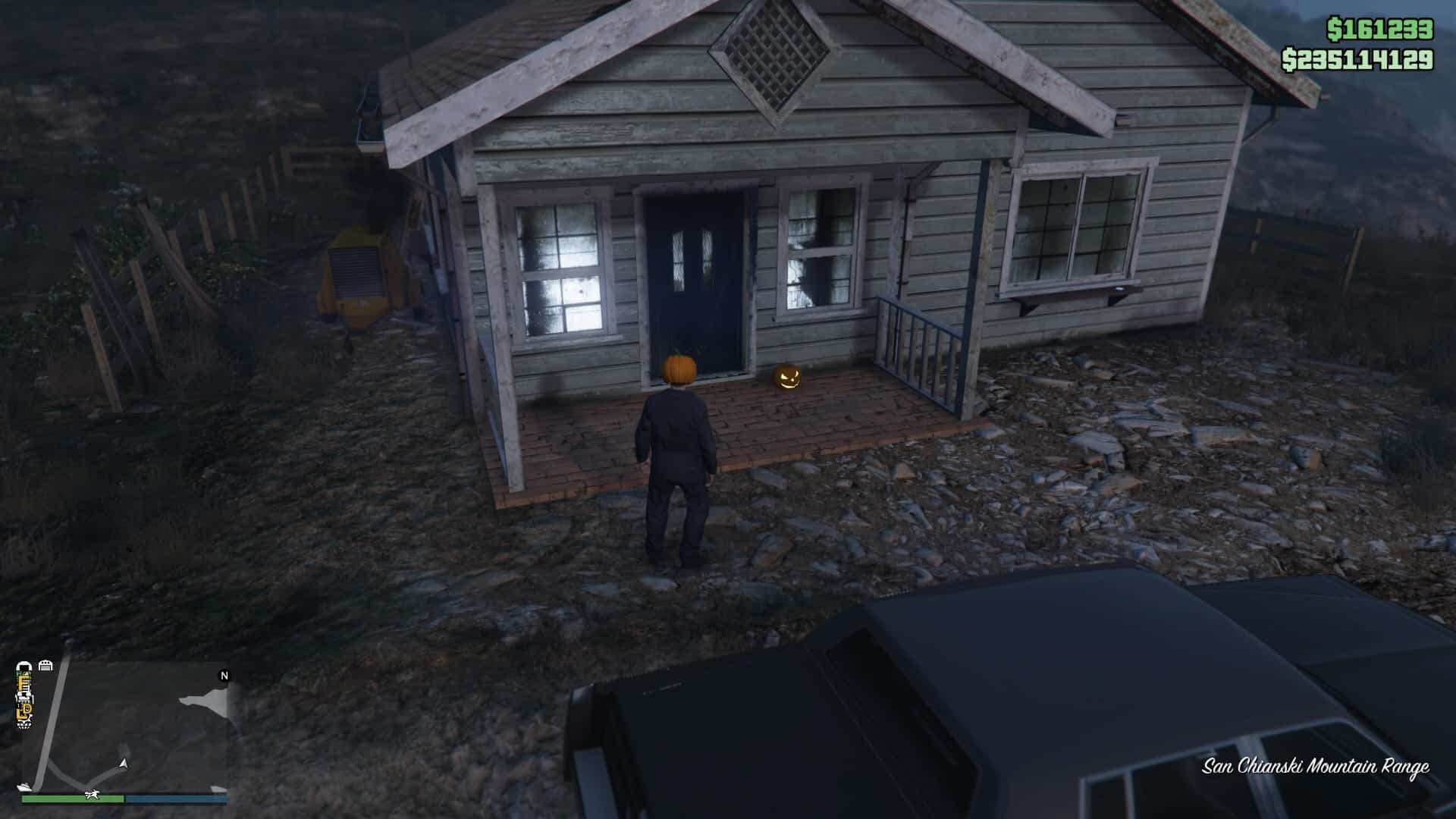Click the yellow train blip on the minimap

coord(25,682)
